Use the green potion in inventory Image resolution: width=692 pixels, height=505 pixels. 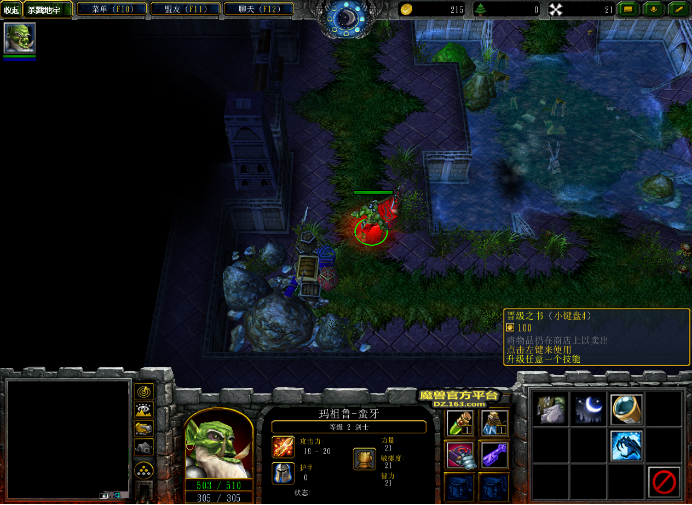[x=460, y=421]
